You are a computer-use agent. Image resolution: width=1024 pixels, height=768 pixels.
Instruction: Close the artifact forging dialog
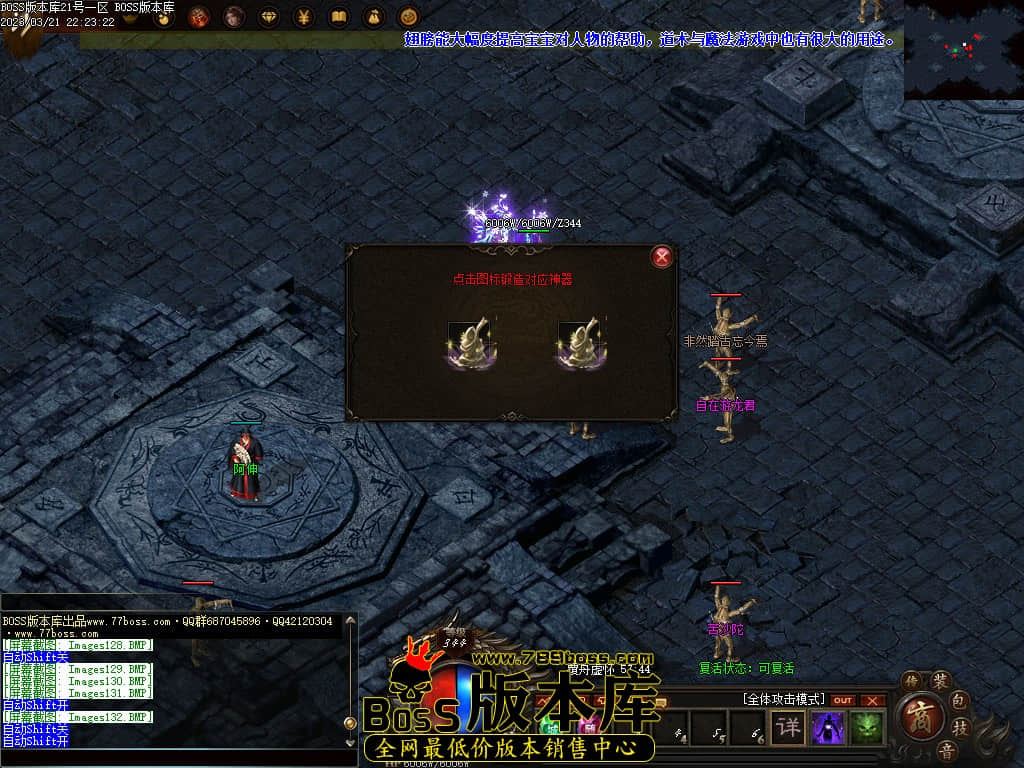pos(661,257)
